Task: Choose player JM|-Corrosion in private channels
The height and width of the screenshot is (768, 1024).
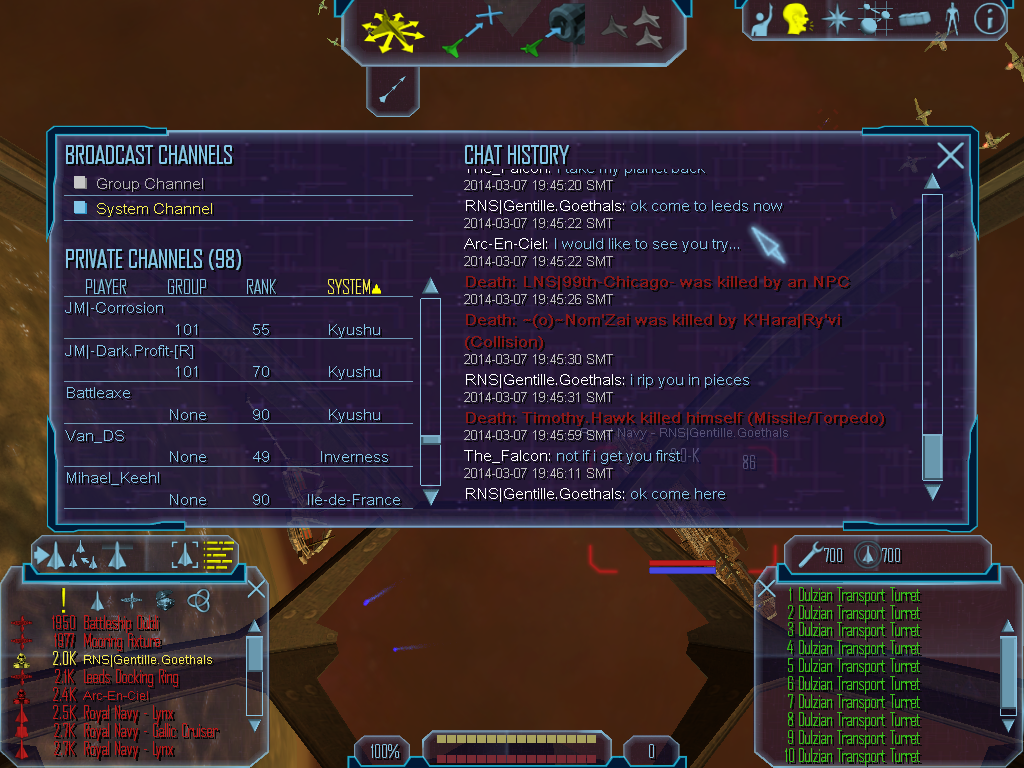Action: click(x=114, y=308)
